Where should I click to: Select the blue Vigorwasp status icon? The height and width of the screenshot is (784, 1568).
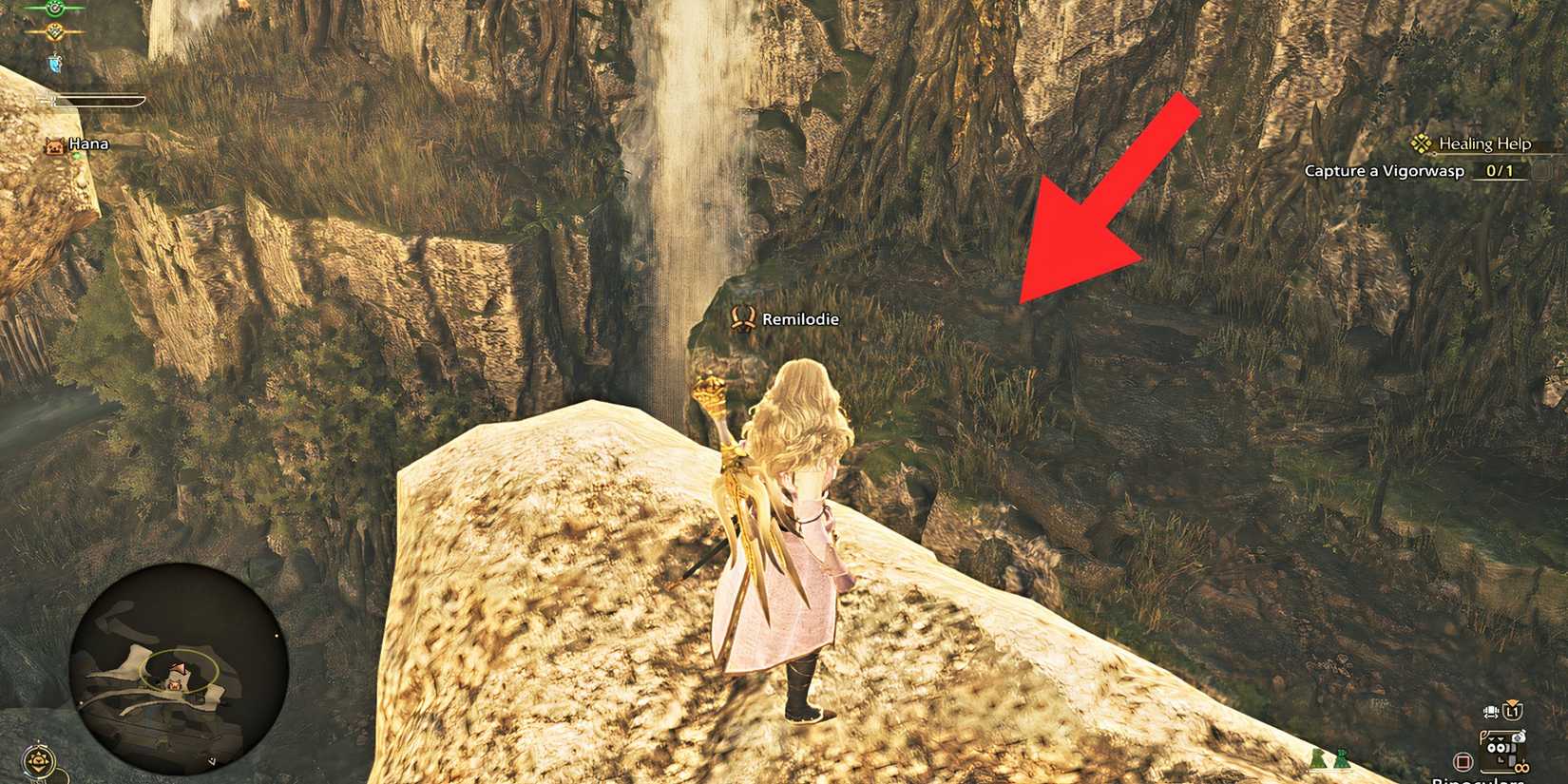click(x=54, y=64)
